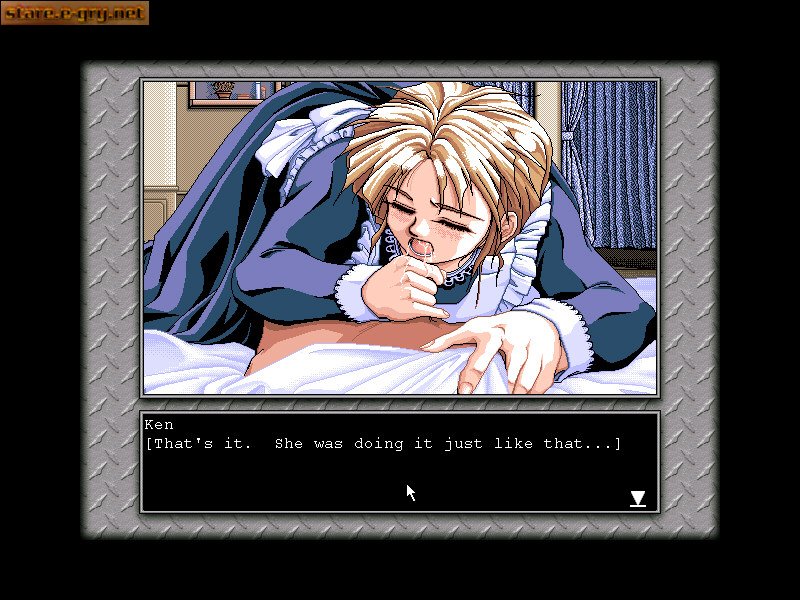Click the stare-e-gry.net watermark logo
Screen dimensions: 800x600
click(75, 13)
